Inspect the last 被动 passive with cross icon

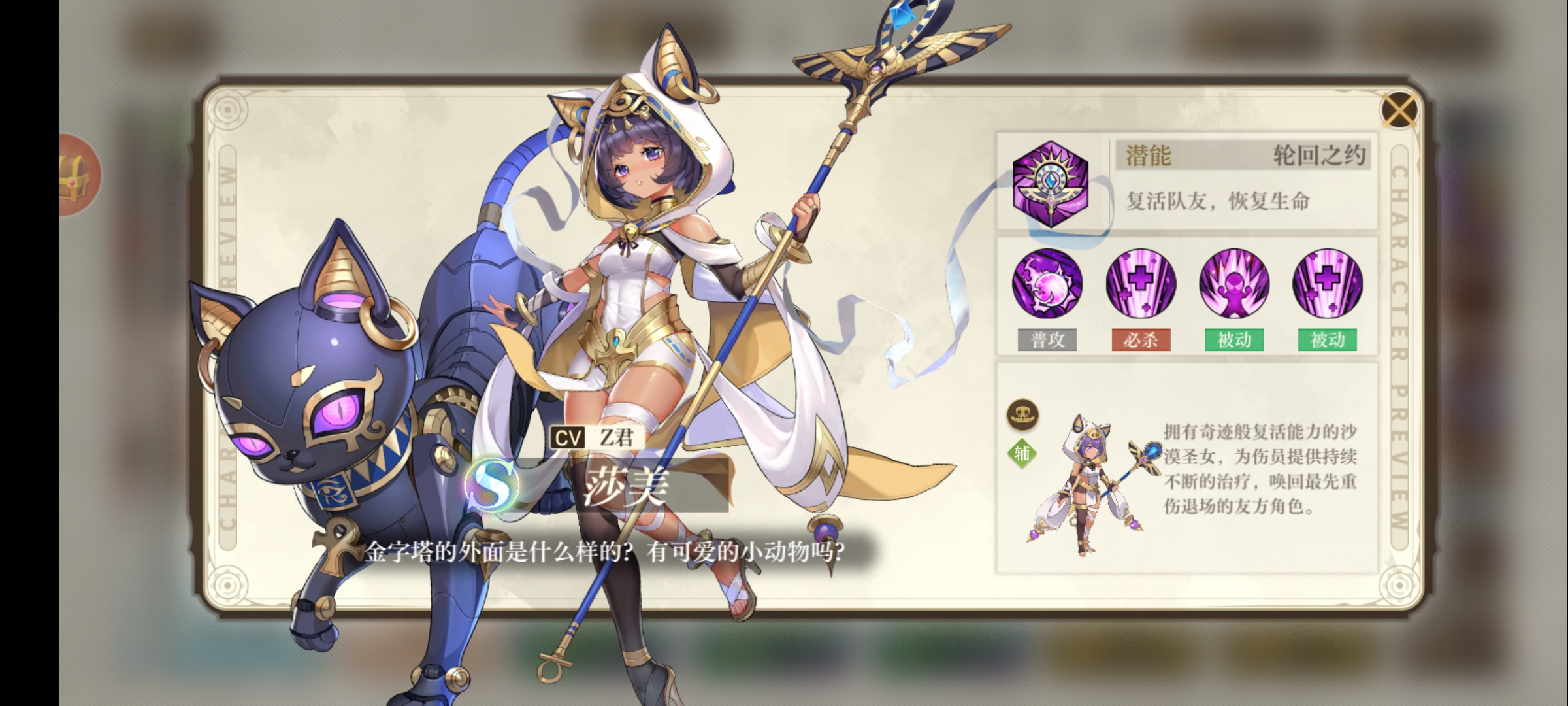[x=1328, y=284]
